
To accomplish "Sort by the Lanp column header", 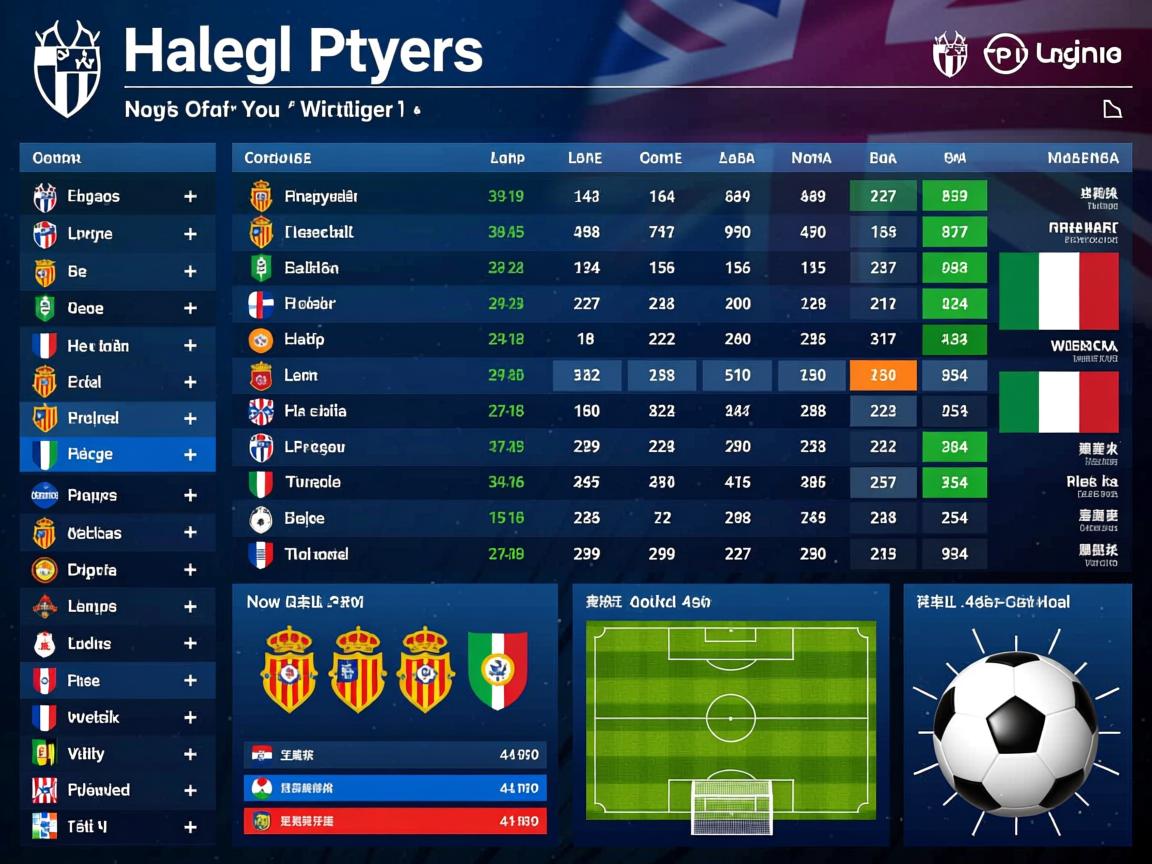I will 507,158.
